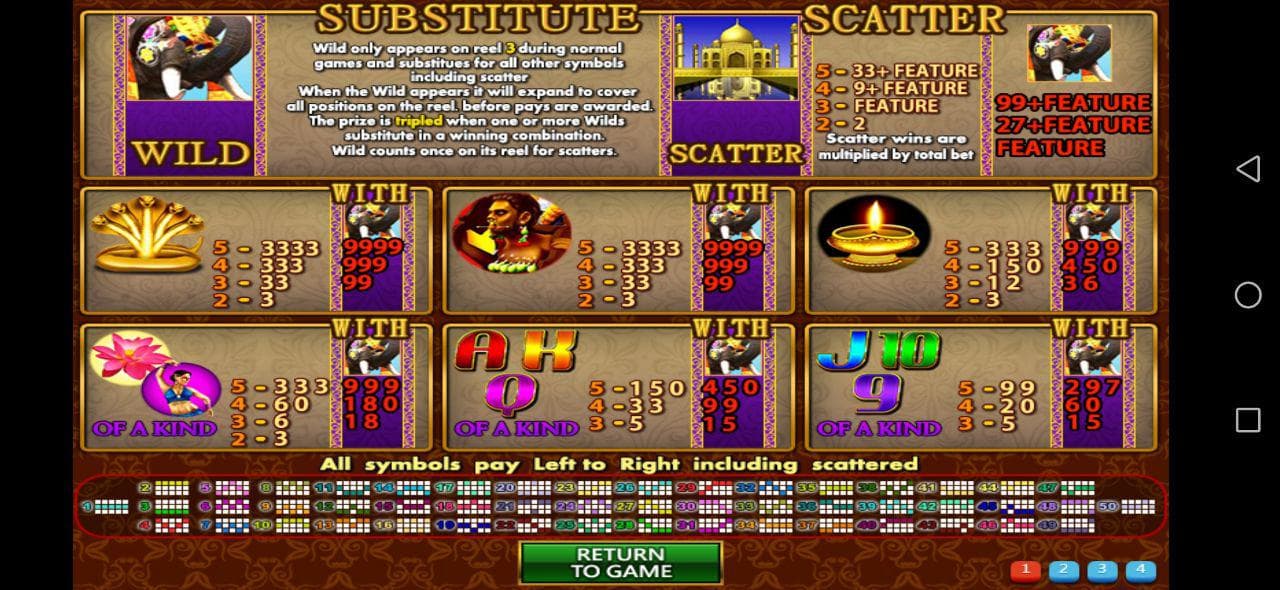This screenshot has width=1280, height=590.
Task: Open paytable page 1
Action: (1025, 571)
